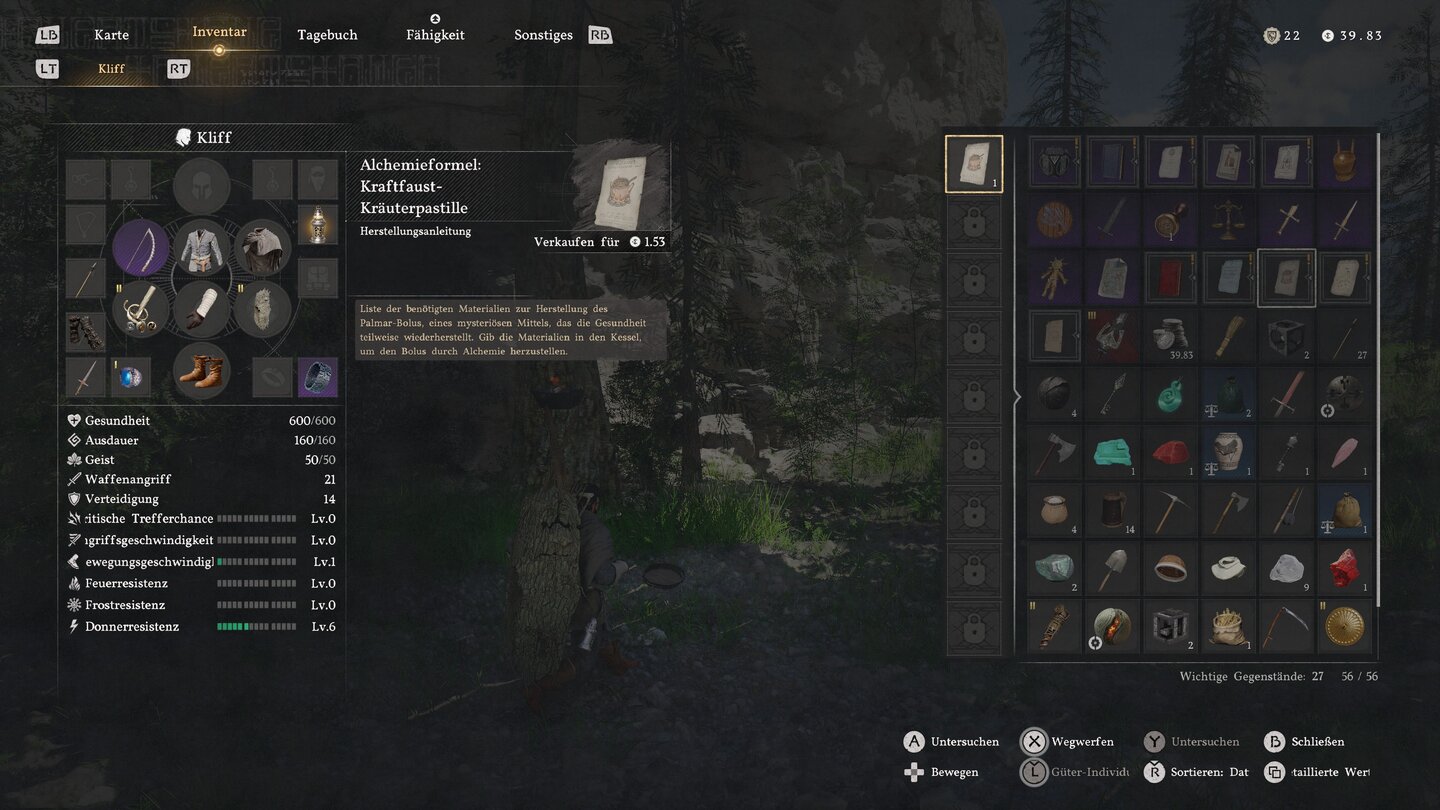Screen dimensions: 1440x810
Task: Choose the equipped brown boots slot
Action: (x=202, y=370)
